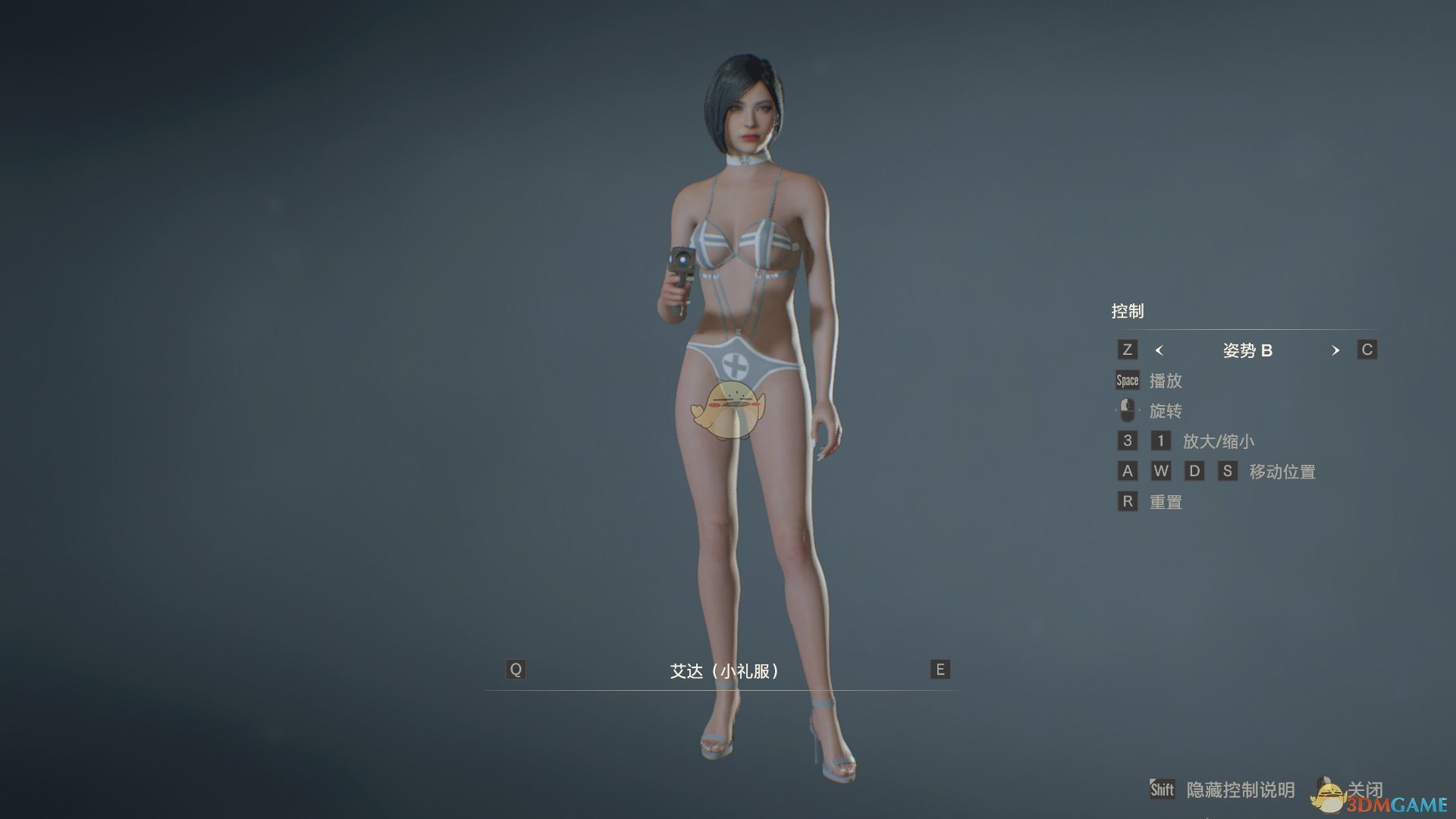Viewport: 1456px width, 819px height.
Task: Click the right arrow beside 姿势 B
Action: pos(1335,350)
